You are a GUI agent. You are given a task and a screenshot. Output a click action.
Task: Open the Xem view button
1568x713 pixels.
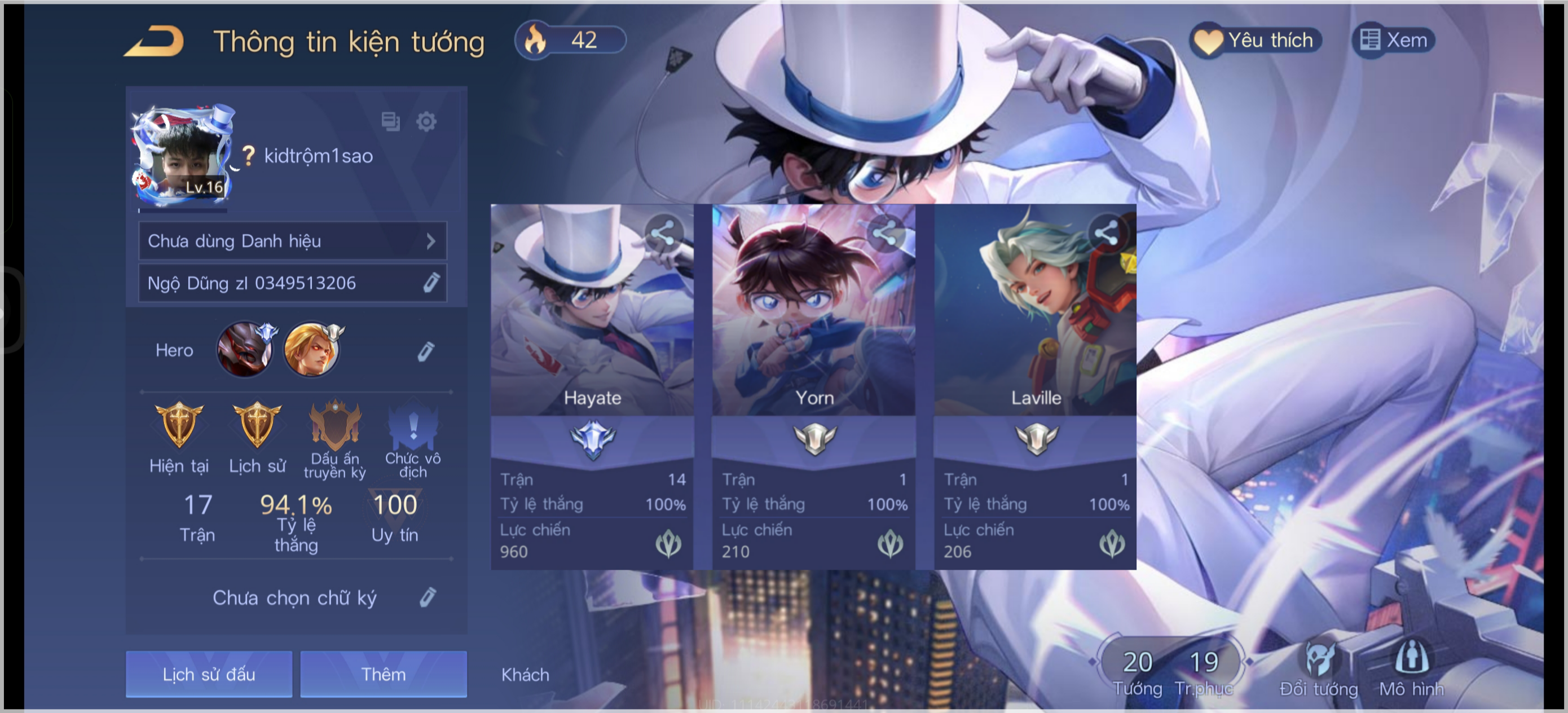coord(1394,41)
